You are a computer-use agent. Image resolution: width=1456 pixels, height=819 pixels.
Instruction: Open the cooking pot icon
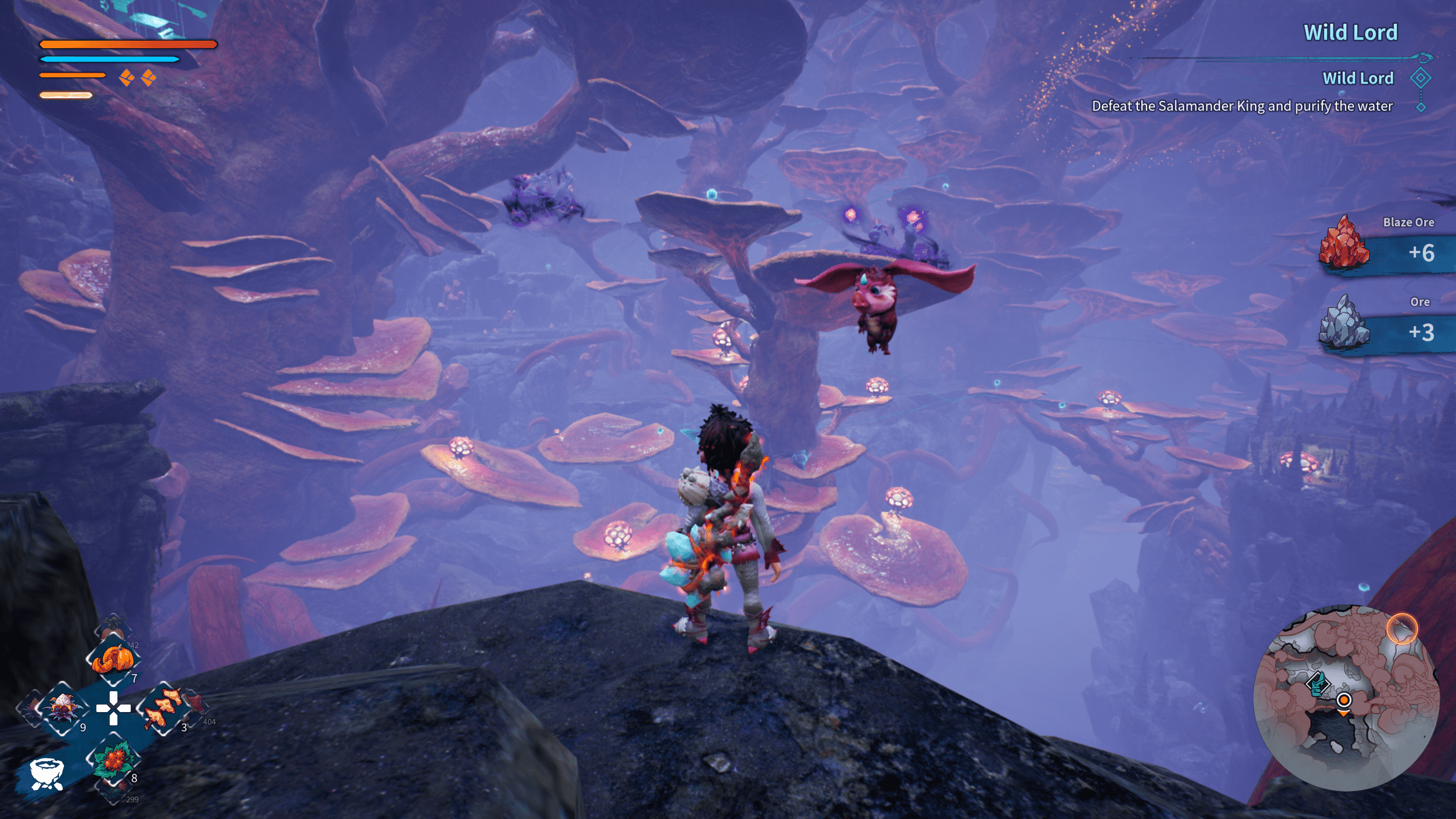click(x=46, y=773)
